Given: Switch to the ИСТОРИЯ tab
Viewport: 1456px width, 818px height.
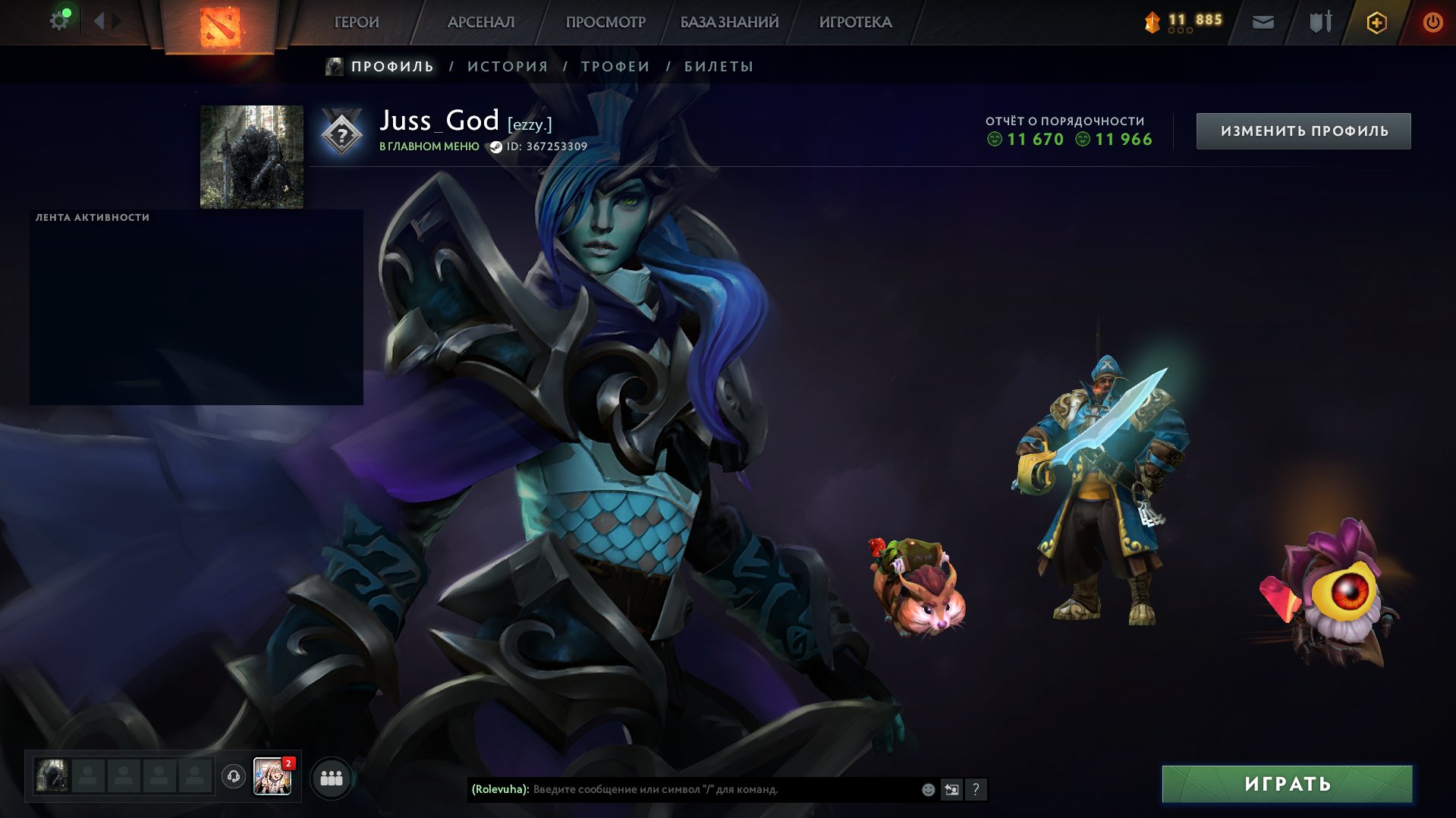Looking at the screenshot, I should coord(508,67).
